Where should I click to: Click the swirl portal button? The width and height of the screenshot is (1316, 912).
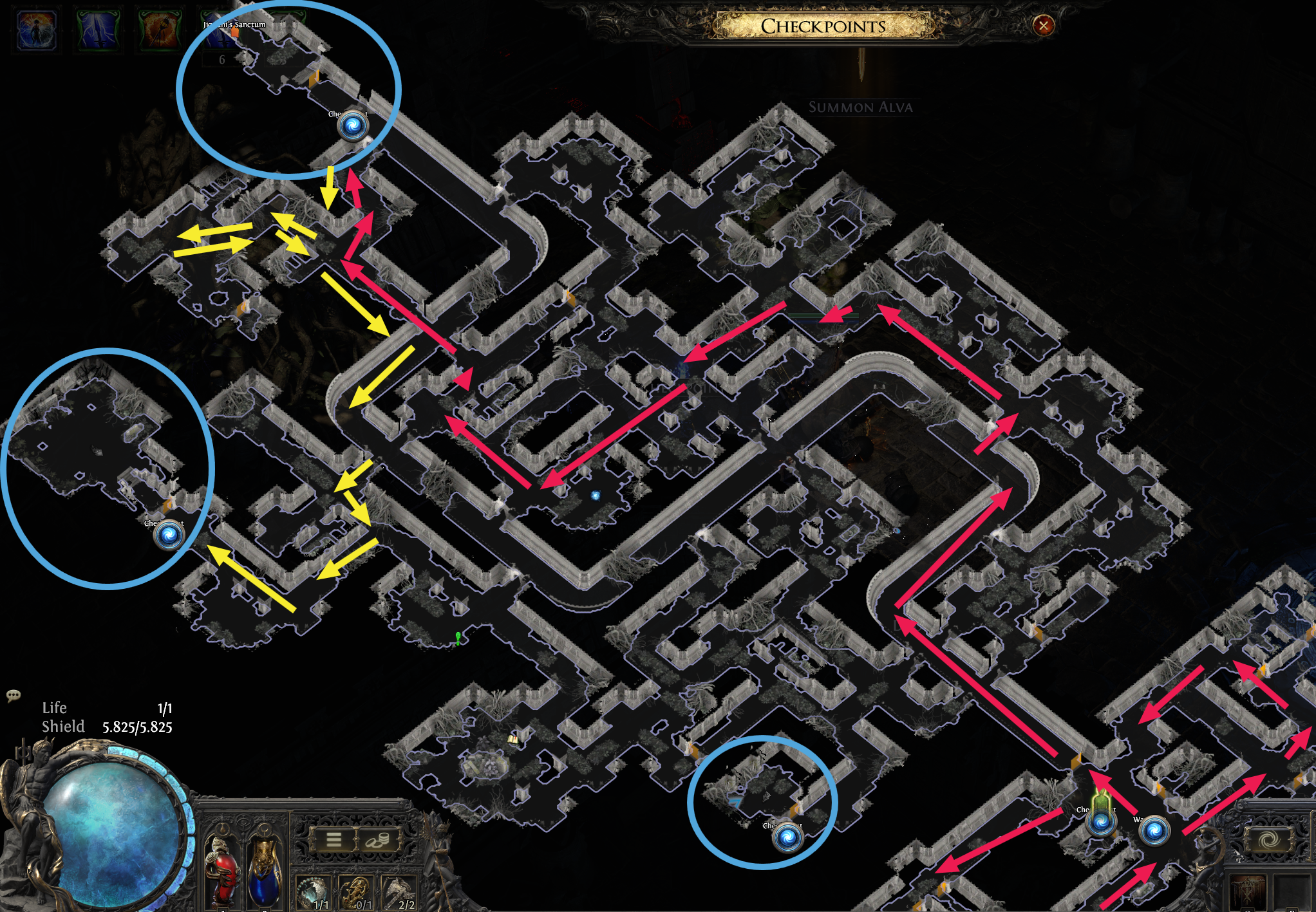pyautogui.click(x=1268, y=840)
